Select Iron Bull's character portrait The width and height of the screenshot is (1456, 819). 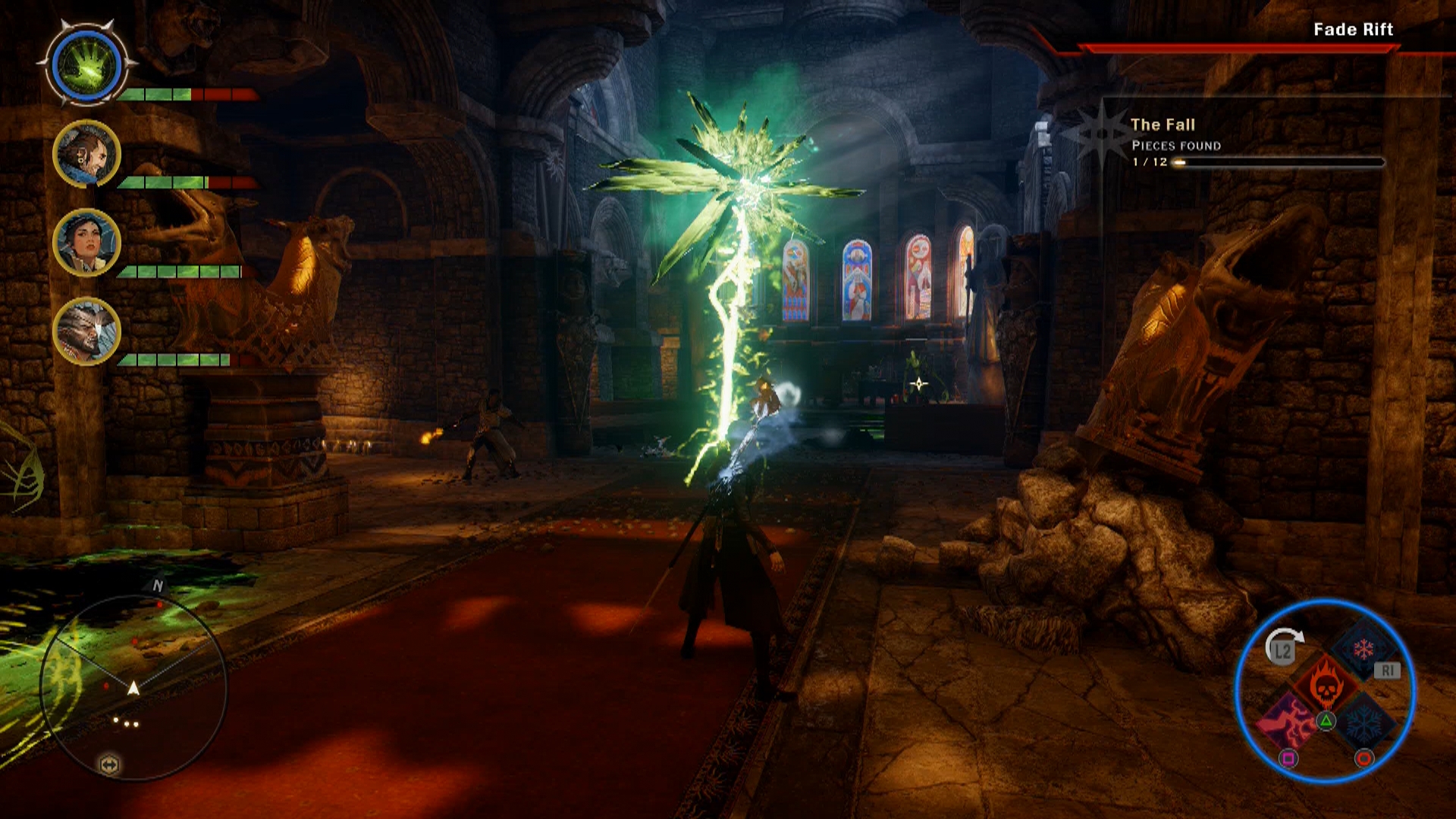click(x=86, y=330)
